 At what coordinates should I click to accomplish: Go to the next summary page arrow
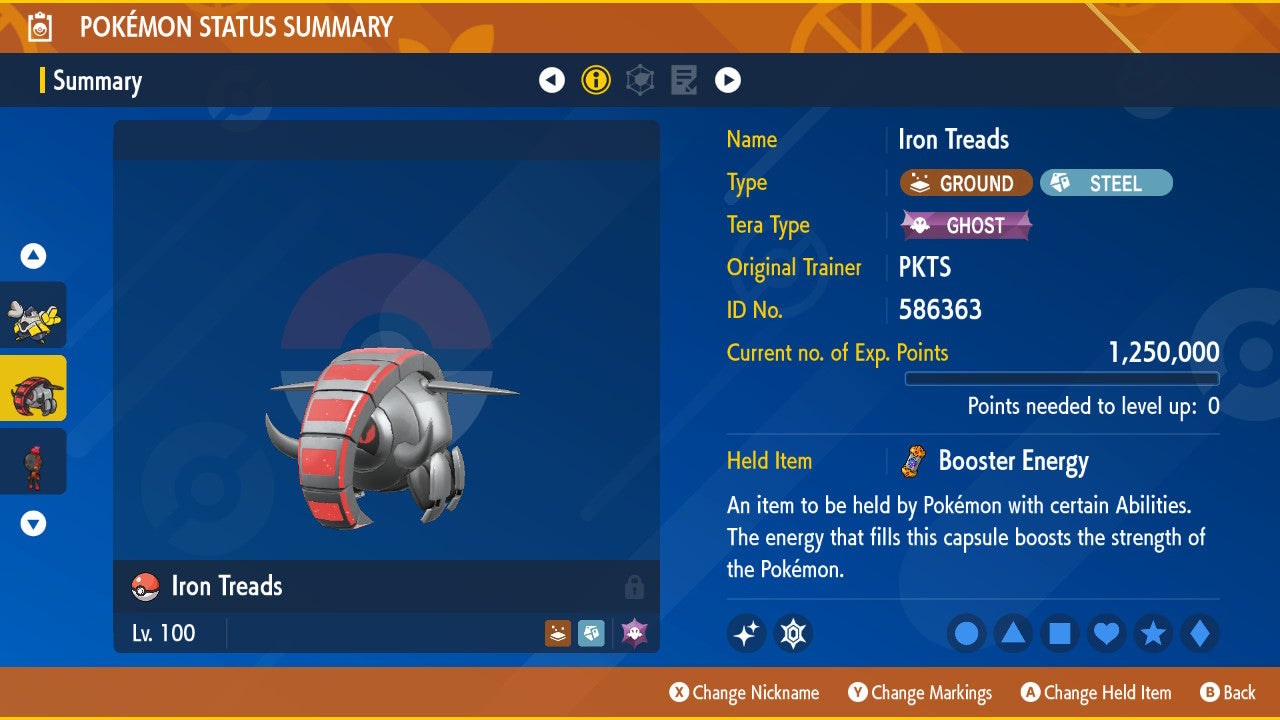pos(728,80)
